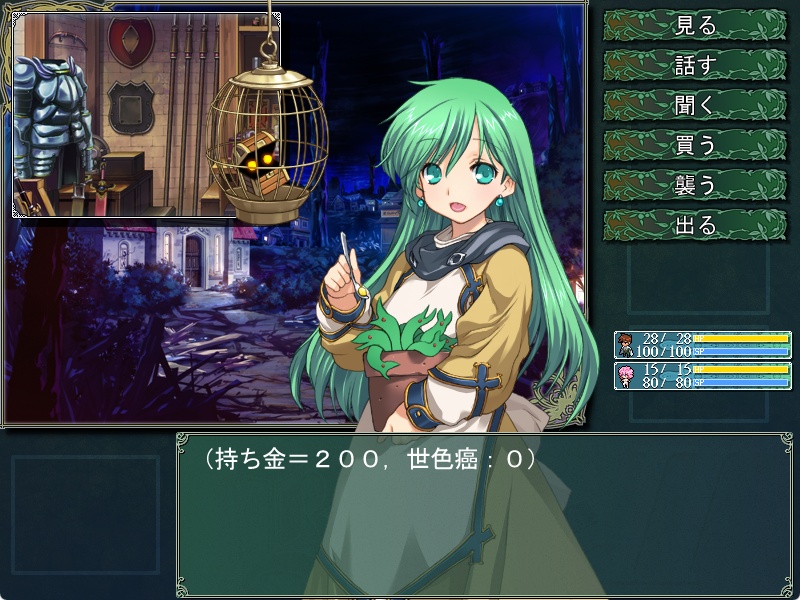800x600 pixels.
Task: Pick the 聞く (Ask) option
Action: [x=696, y=105]
